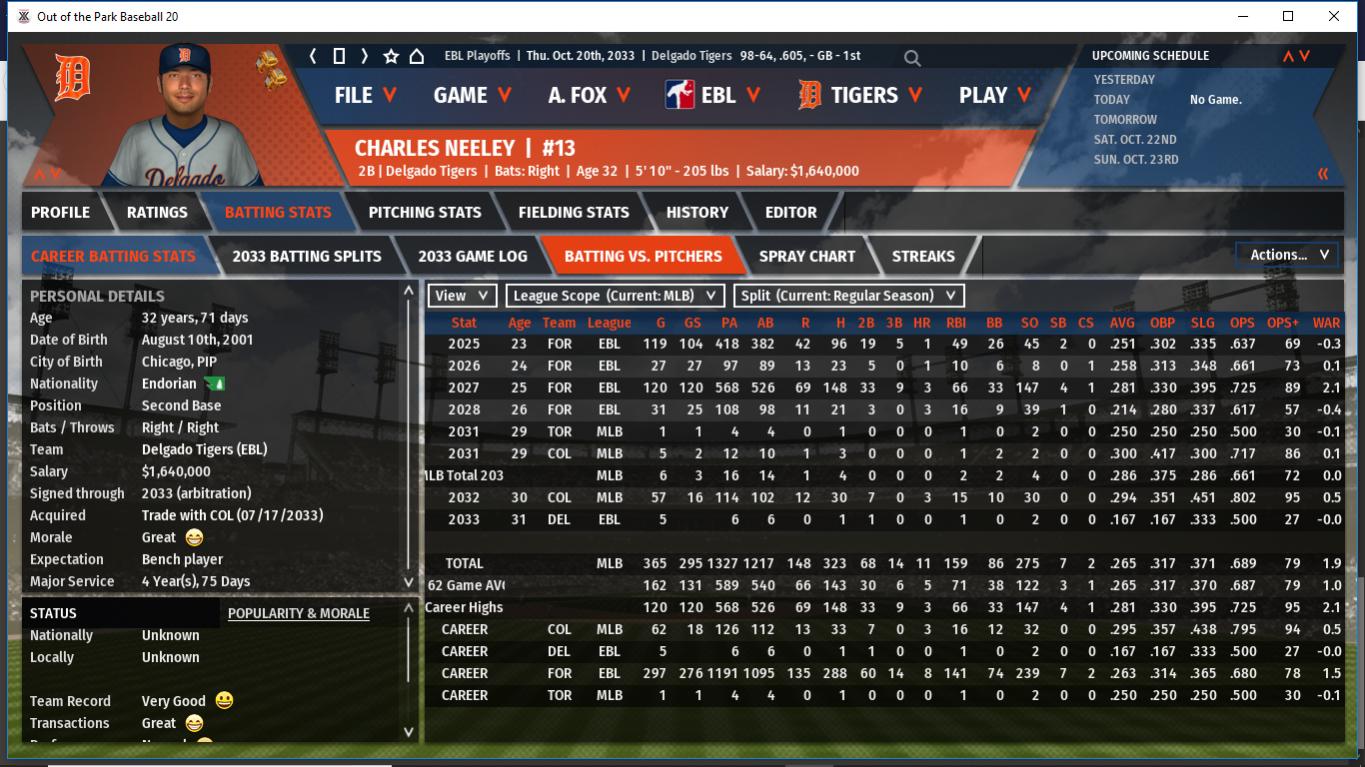Change the Split Regular Season dropdown
Viewport: 1365px width, 767px height.
point(849,296)
